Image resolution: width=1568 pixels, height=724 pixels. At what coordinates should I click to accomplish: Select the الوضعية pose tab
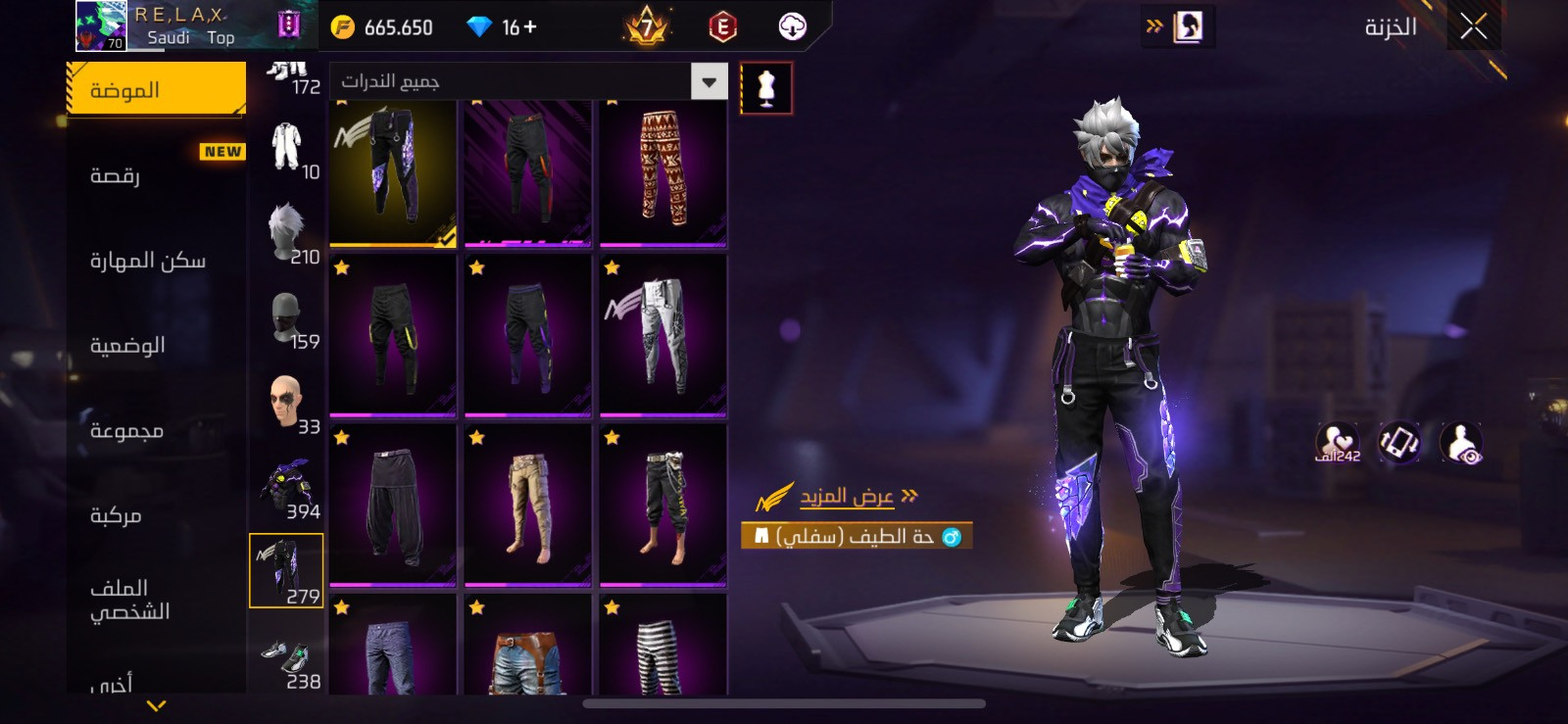pyautogui.click(x=127, y=345)
